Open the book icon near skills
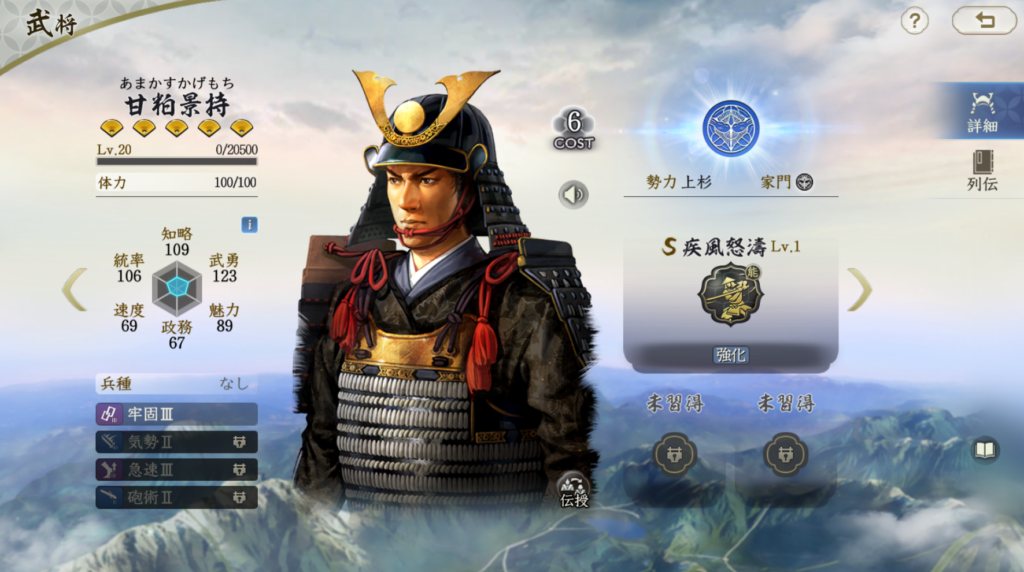 (x=985, y=450)
